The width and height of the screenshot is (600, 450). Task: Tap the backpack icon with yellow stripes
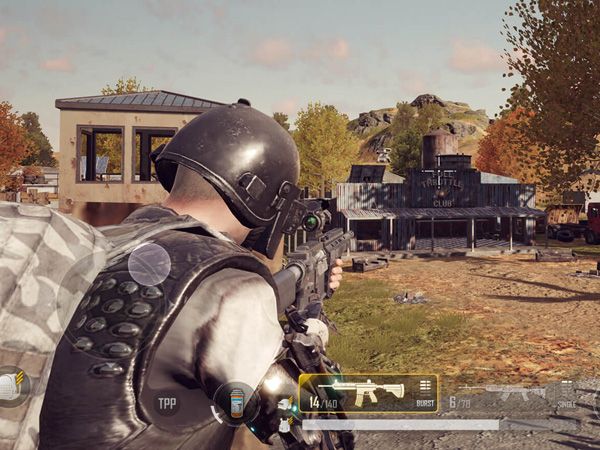pyautogui.click(x=12, y=387)
